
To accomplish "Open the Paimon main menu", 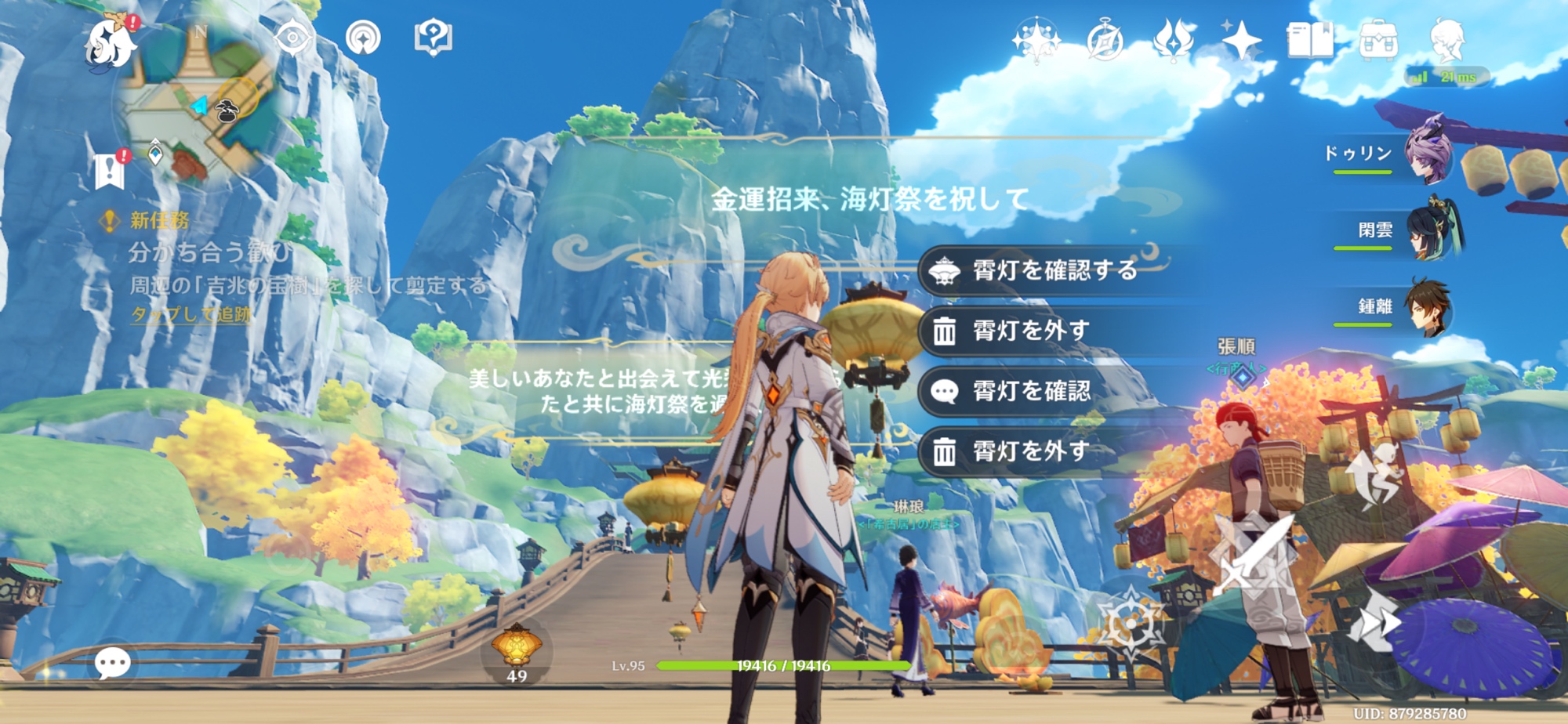I will point(111,44).
